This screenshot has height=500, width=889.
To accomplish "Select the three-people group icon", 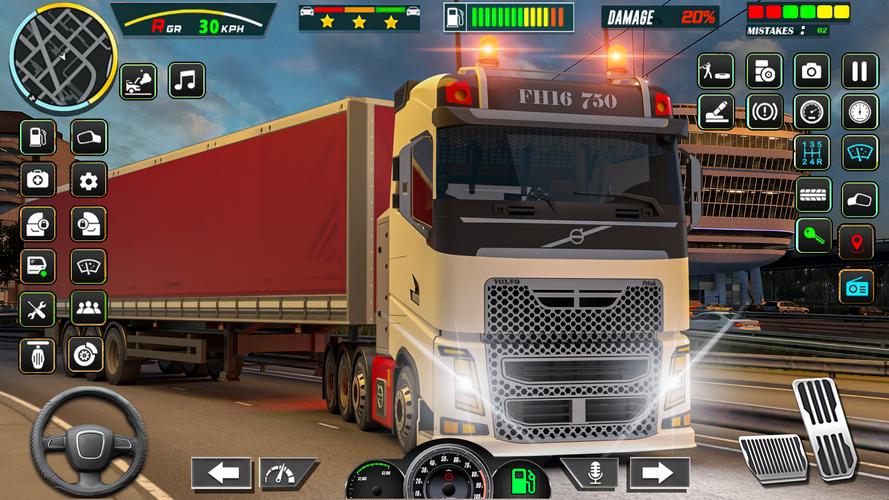I will [x=89, y=308].
